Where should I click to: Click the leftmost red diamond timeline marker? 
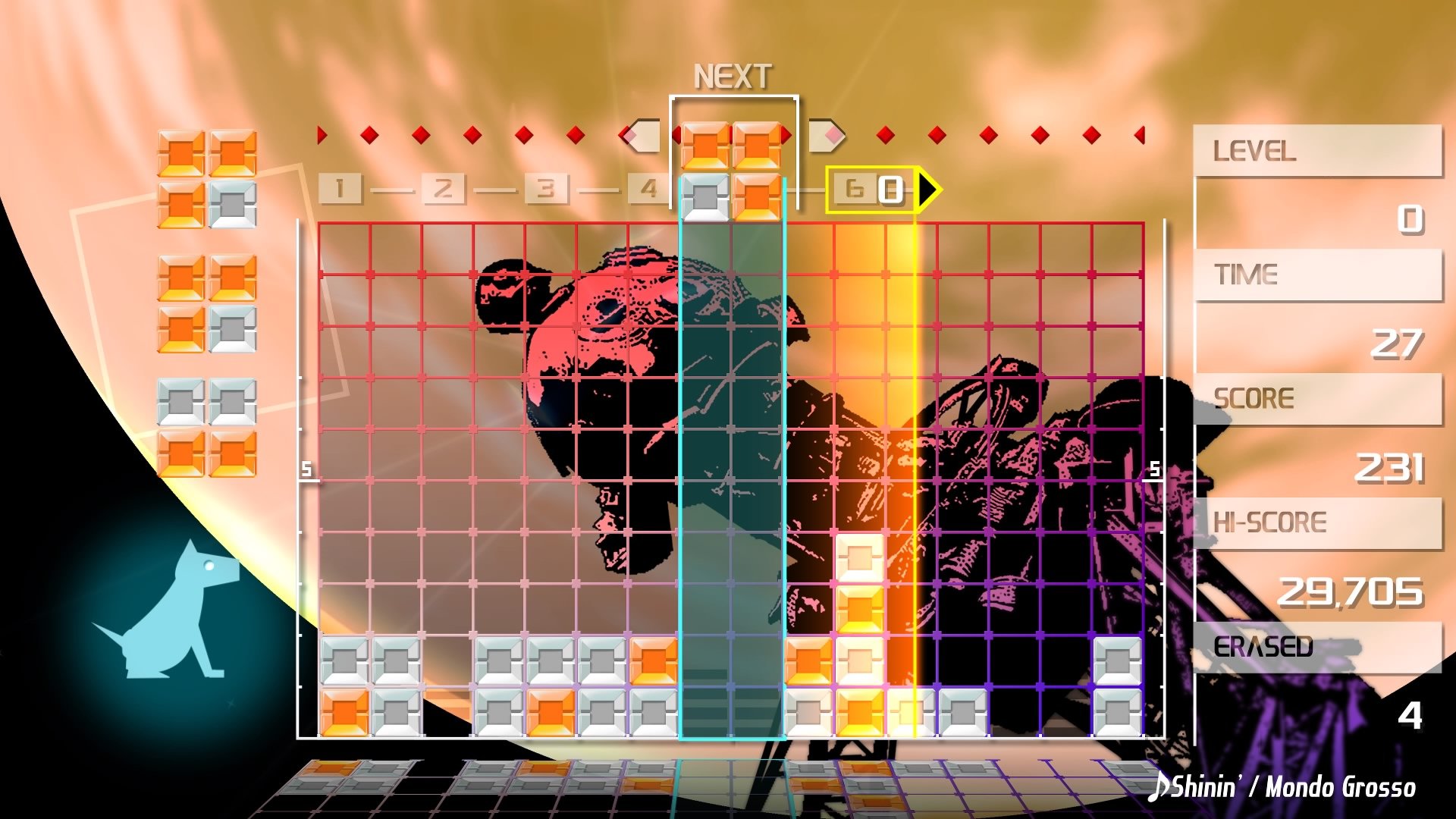322,134
